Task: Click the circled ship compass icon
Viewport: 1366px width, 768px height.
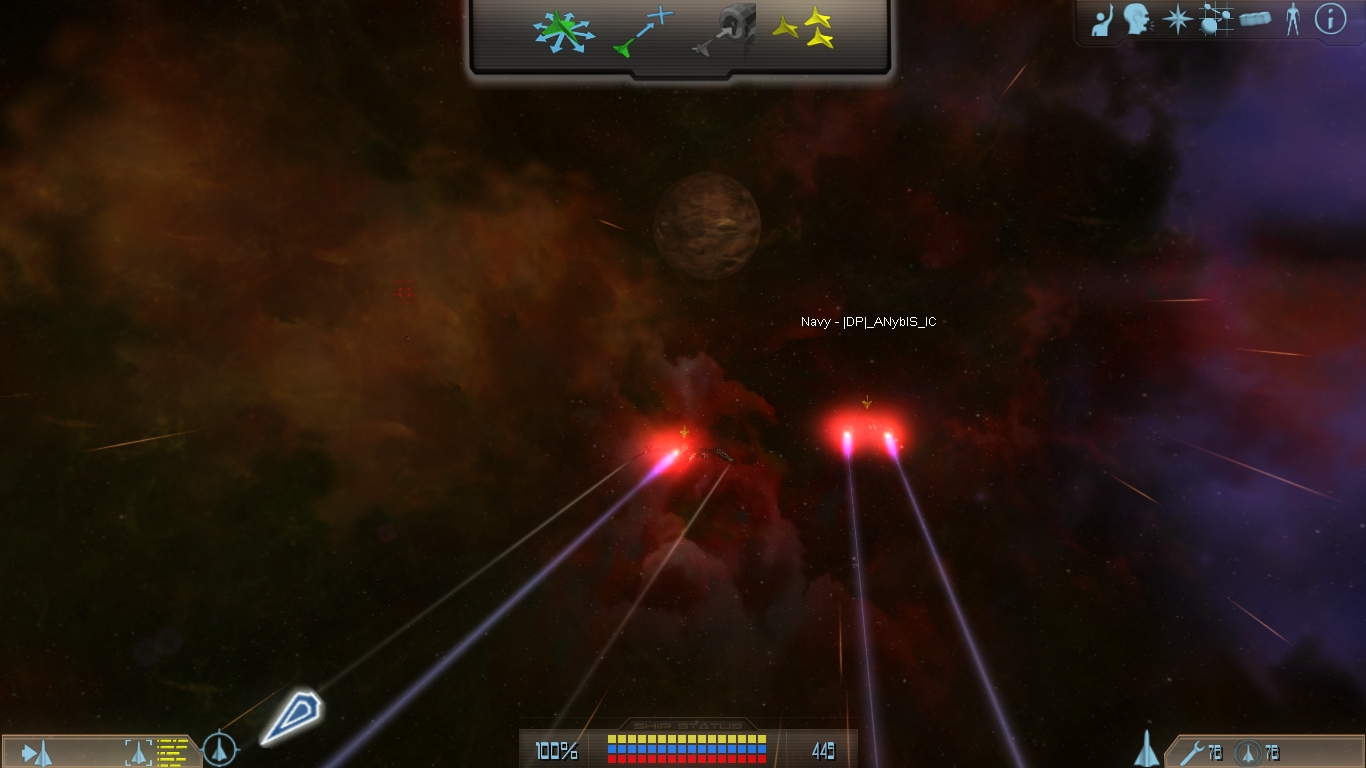Action: (220, 749)
